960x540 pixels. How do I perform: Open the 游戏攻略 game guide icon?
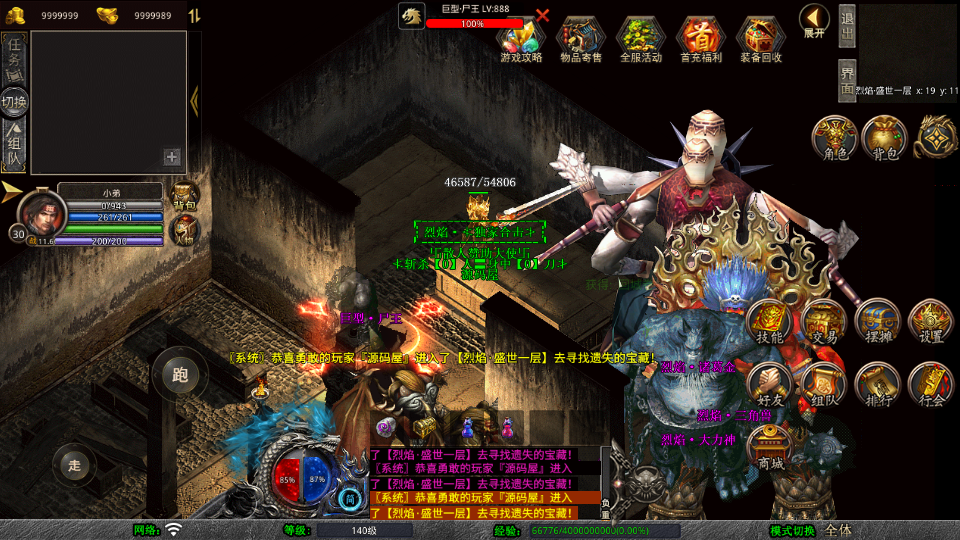521,38
